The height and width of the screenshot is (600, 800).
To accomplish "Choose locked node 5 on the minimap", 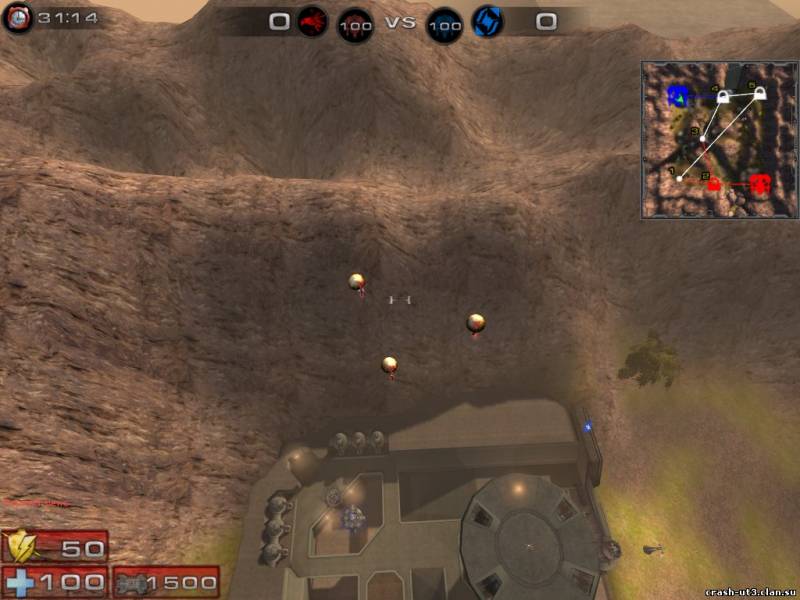I will 759,94.
